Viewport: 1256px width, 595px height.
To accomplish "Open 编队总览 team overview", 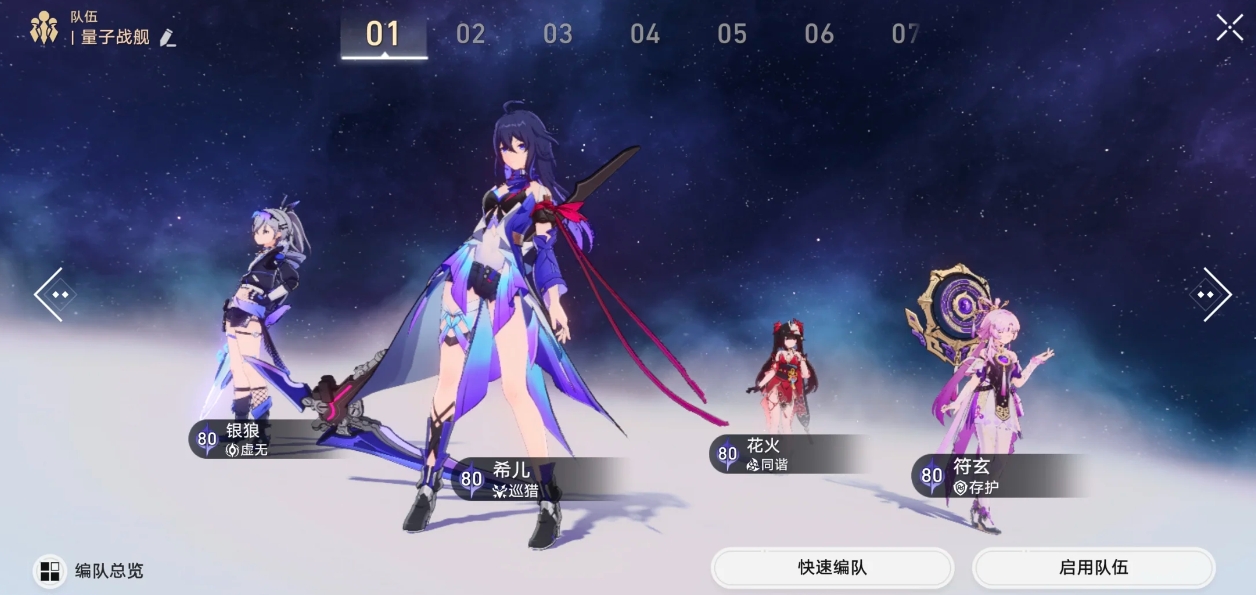I will [x=91, y=571].
